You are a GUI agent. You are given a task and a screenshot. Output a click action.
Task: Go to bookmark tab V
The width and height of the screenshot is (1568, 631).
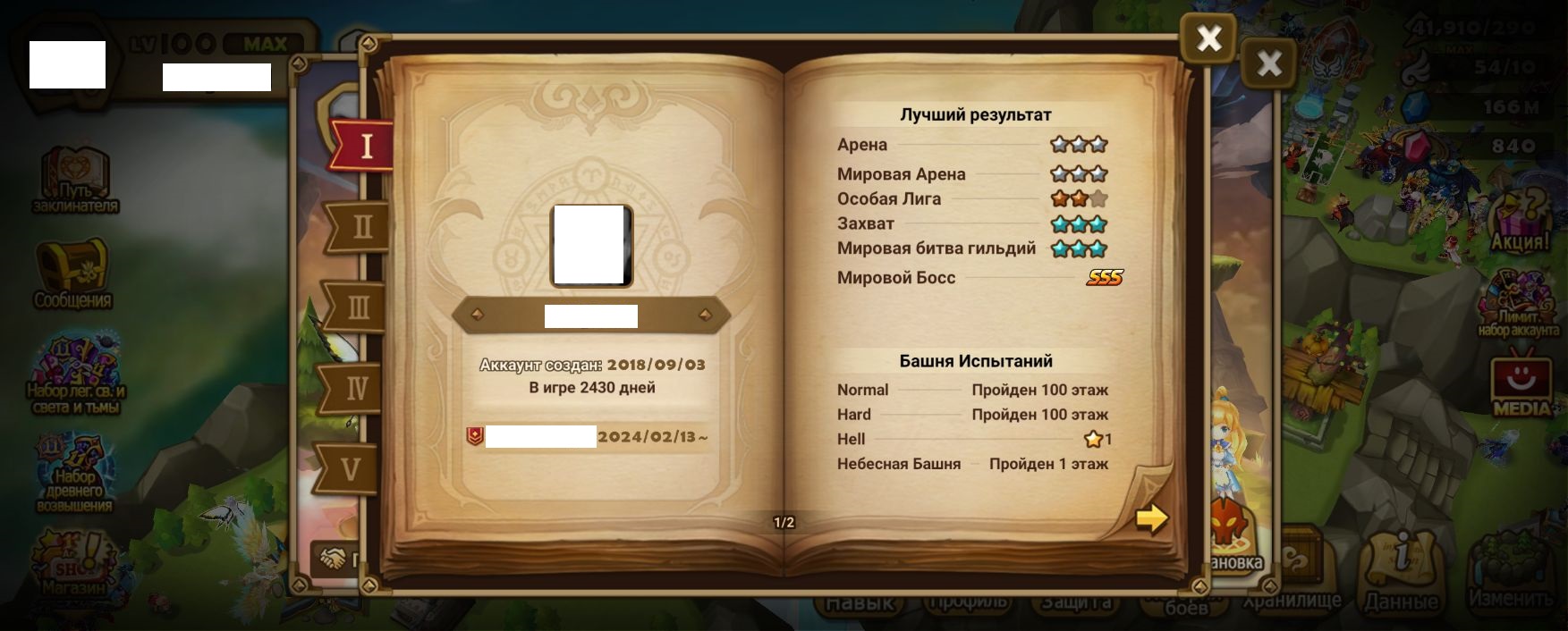[350, 468]
